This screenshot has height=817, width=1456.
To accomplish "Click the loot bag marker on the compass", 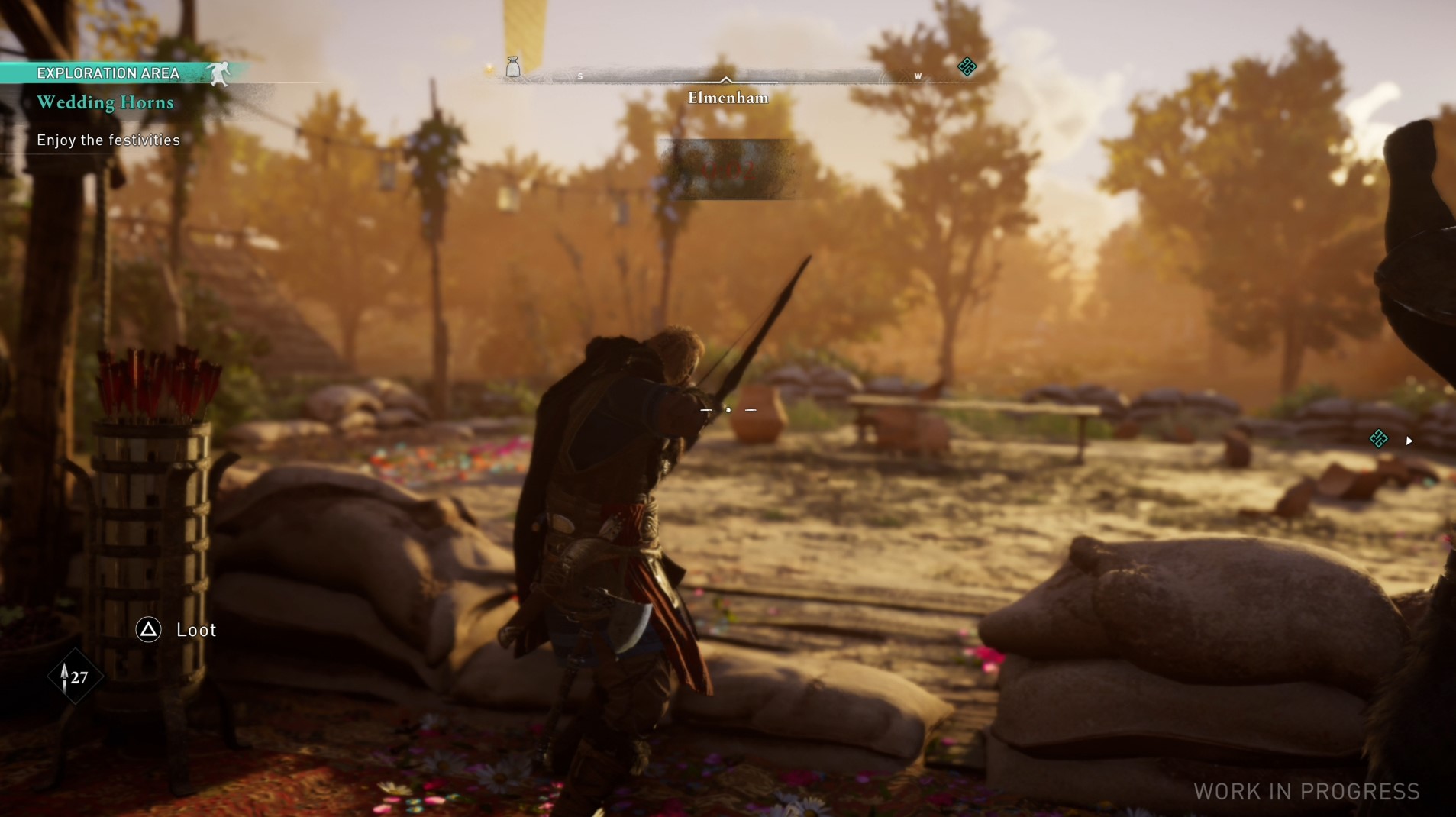I will (513, 67).
